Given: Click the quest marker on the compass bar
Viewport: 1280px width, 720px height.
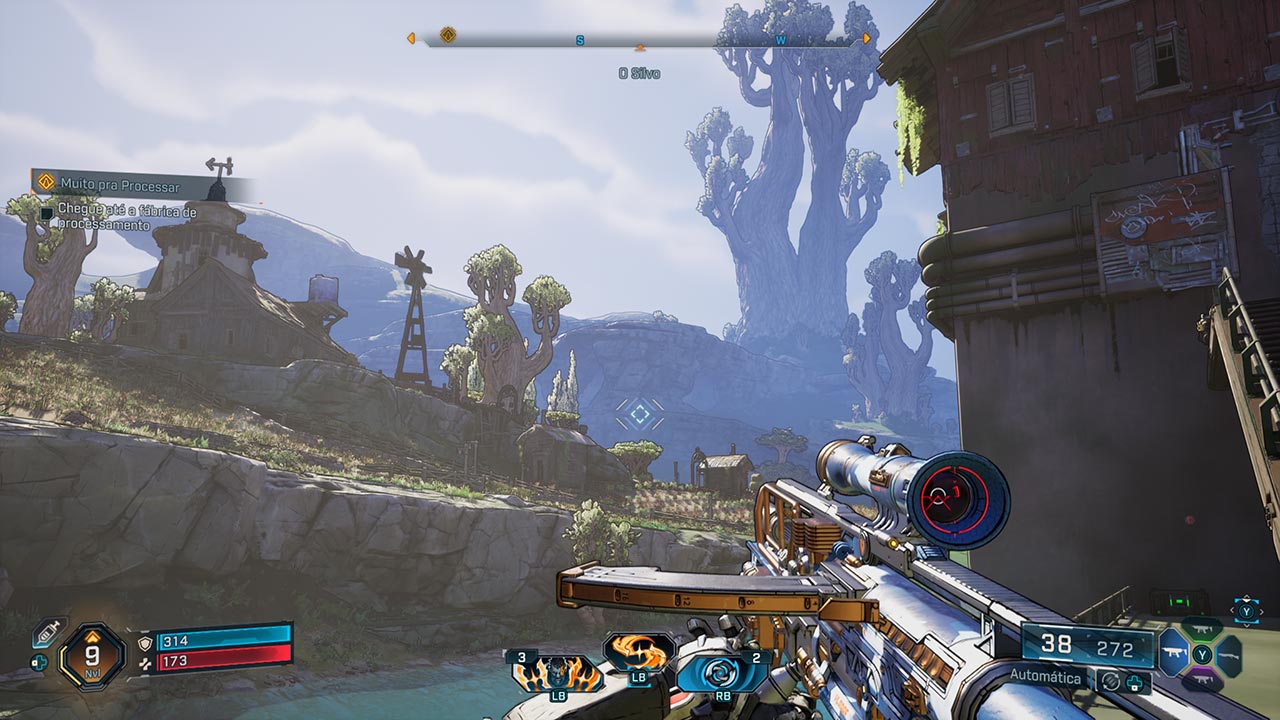Looking at the screenshot, I should 448,35.
